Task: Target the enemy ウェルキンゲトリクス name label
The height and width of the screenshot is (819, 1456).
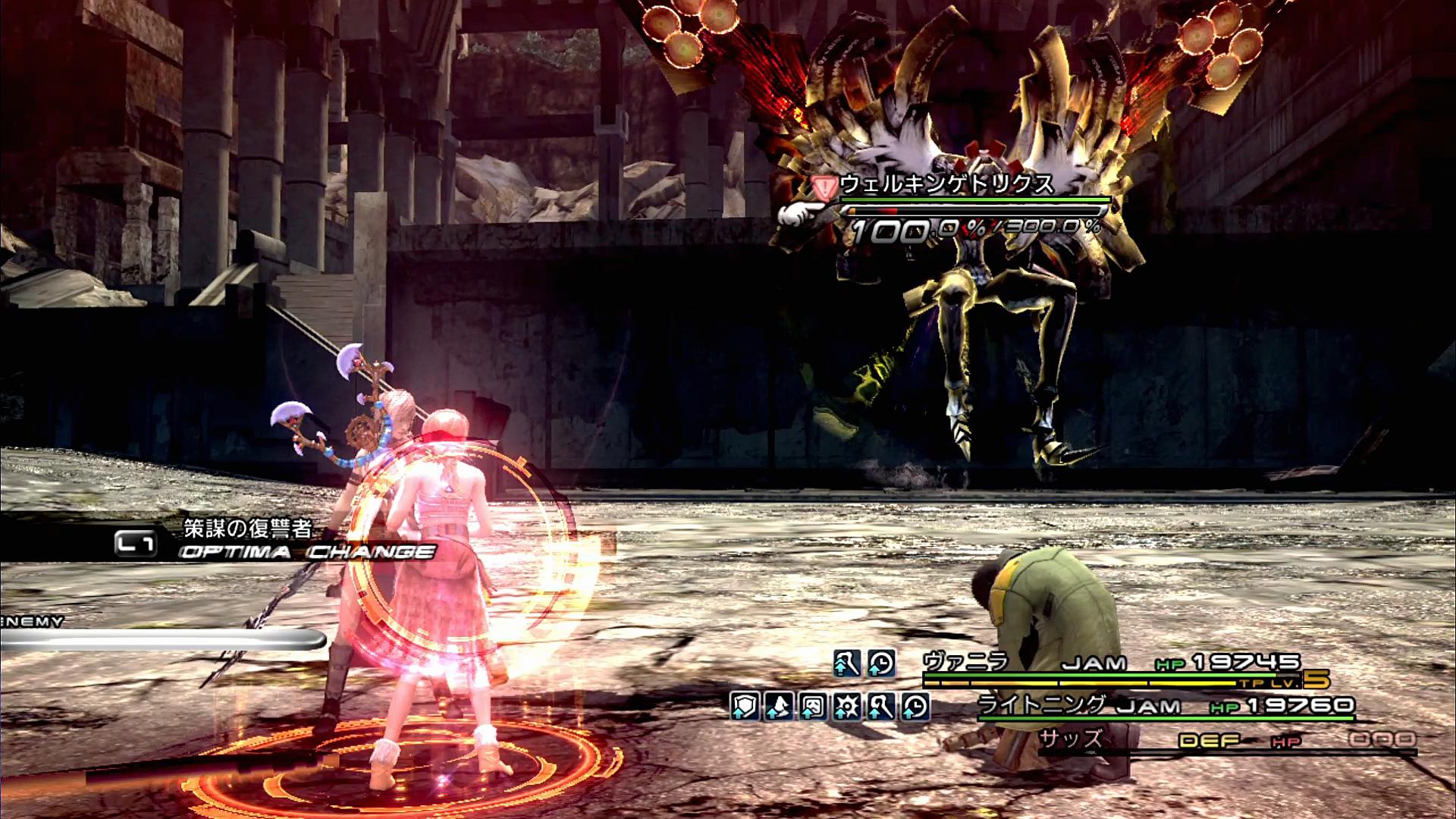Action: tap(946, 184)
